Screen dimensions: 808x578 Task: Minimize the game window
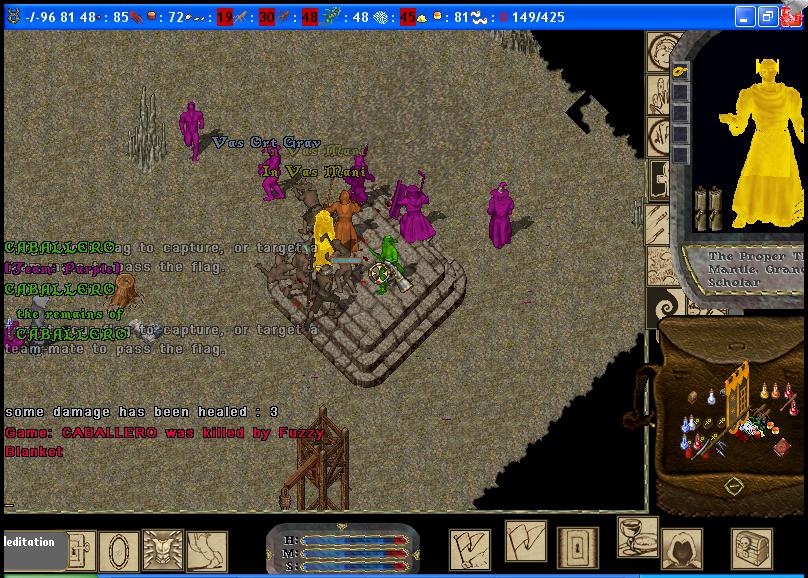[x=746, y=17]
